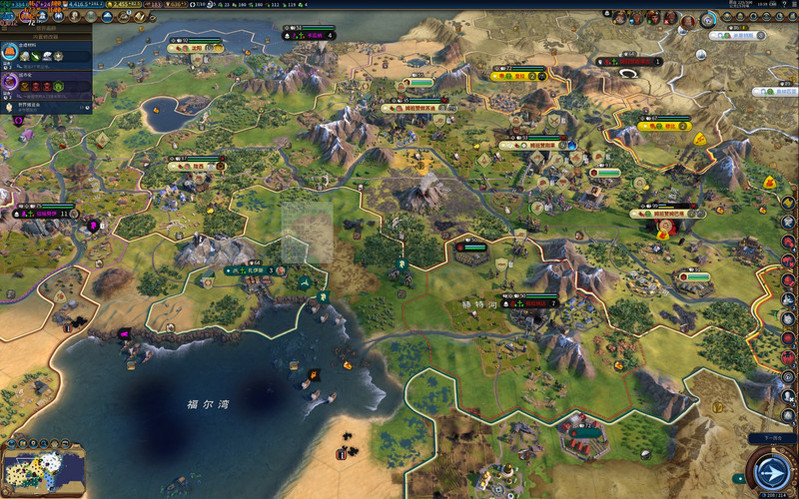799x499 pixels.
Task: Open the red alert notification on the map
Action: (x=663, y=228)
